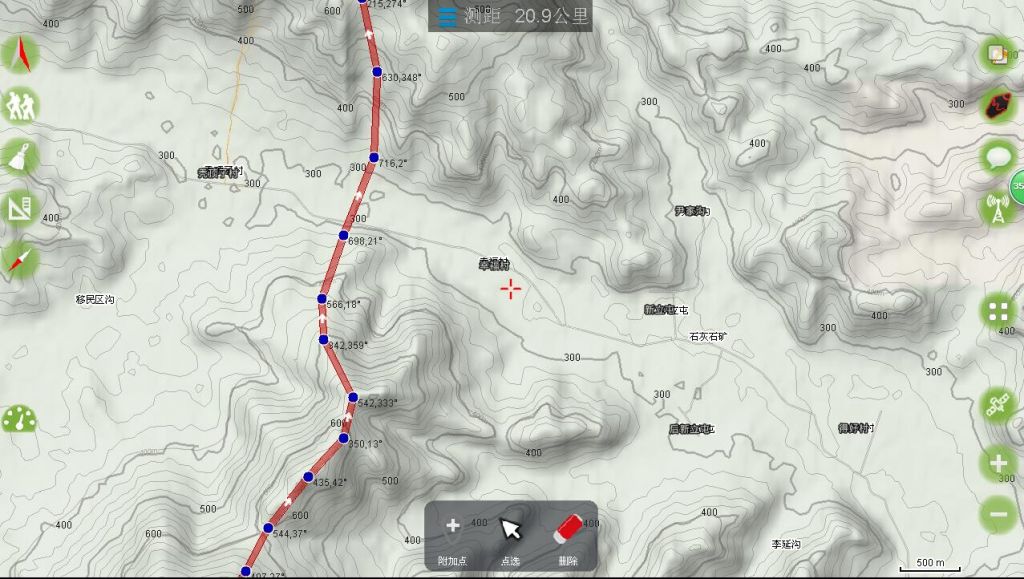Open the ruler triangle measure tool
This screenshot has width=1024, height=579.
20,209
